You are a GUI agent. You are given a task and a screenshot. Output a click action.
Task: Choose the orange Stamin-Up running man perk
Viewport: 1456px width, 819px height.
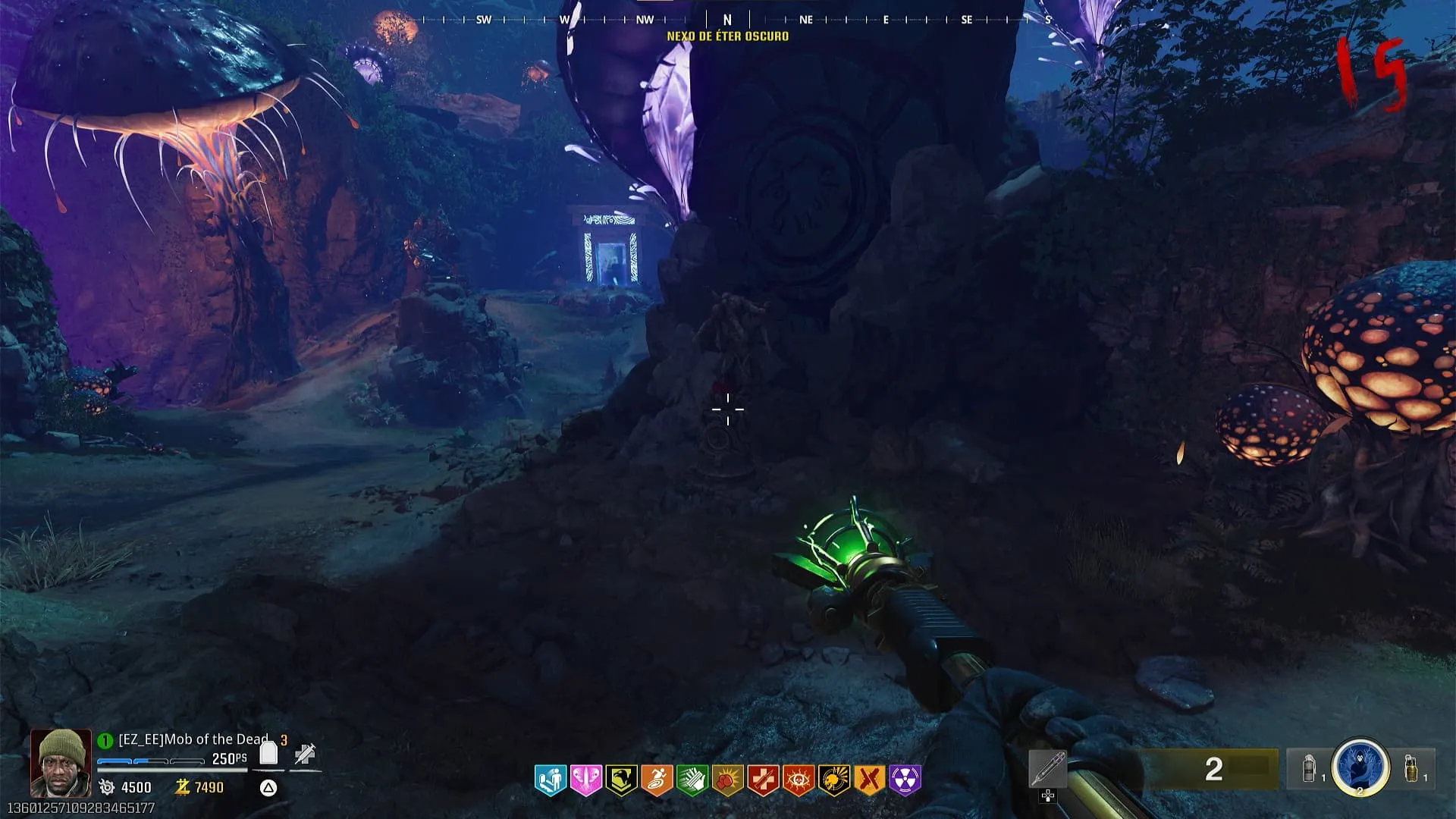(657, 780)
